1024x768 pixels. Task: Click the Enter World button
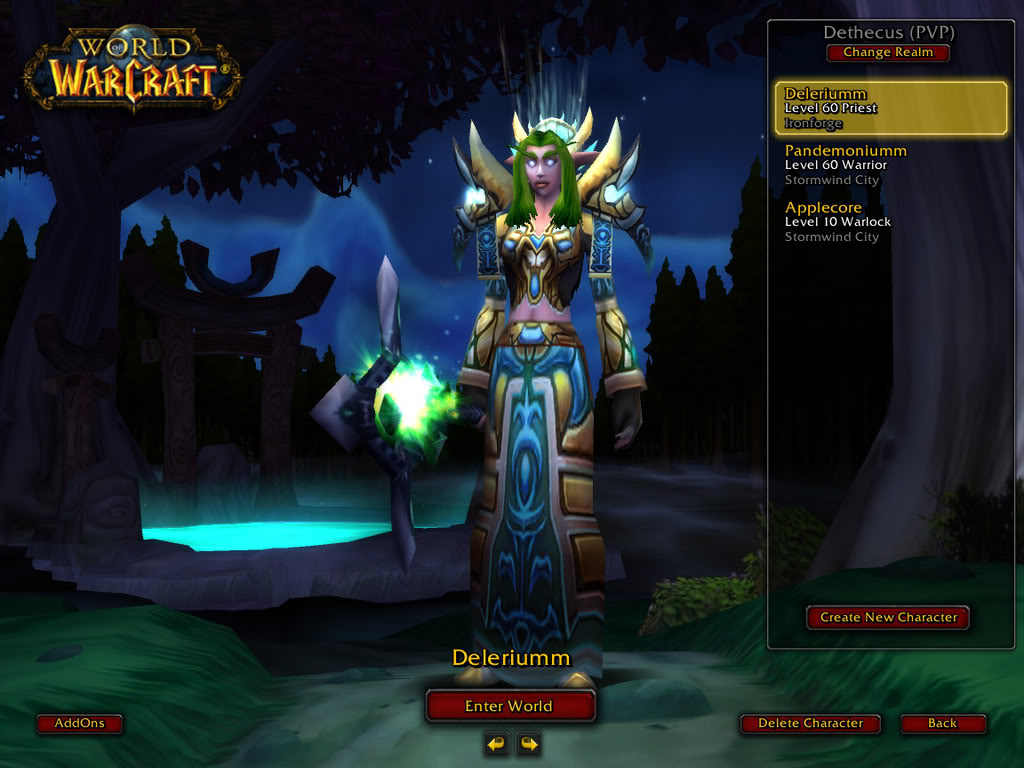[510, 706]
